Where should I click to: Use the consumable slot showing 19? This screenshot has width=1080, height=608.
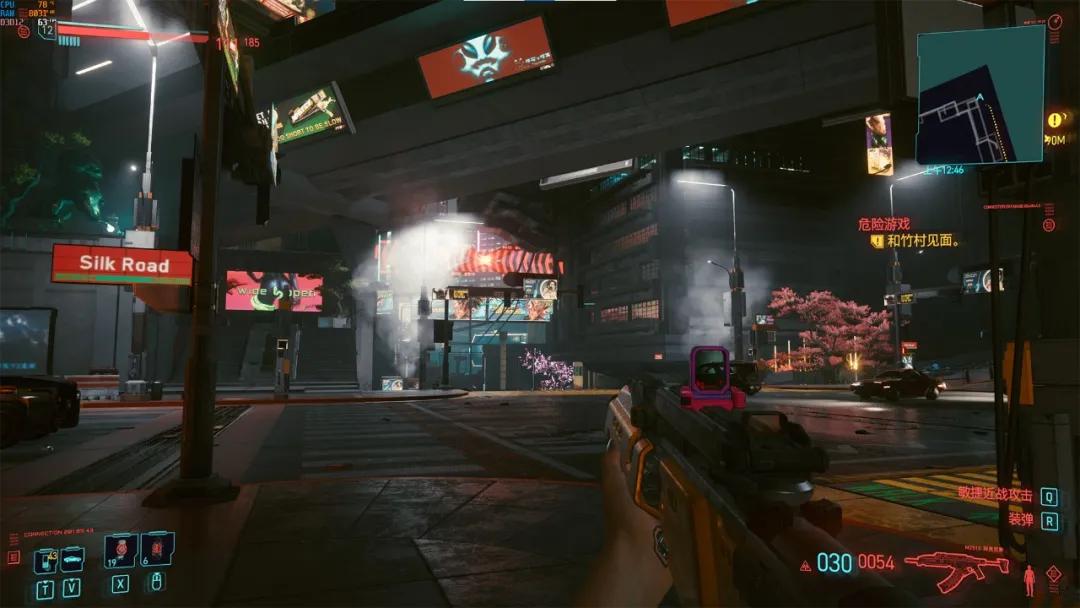point(121,550)
